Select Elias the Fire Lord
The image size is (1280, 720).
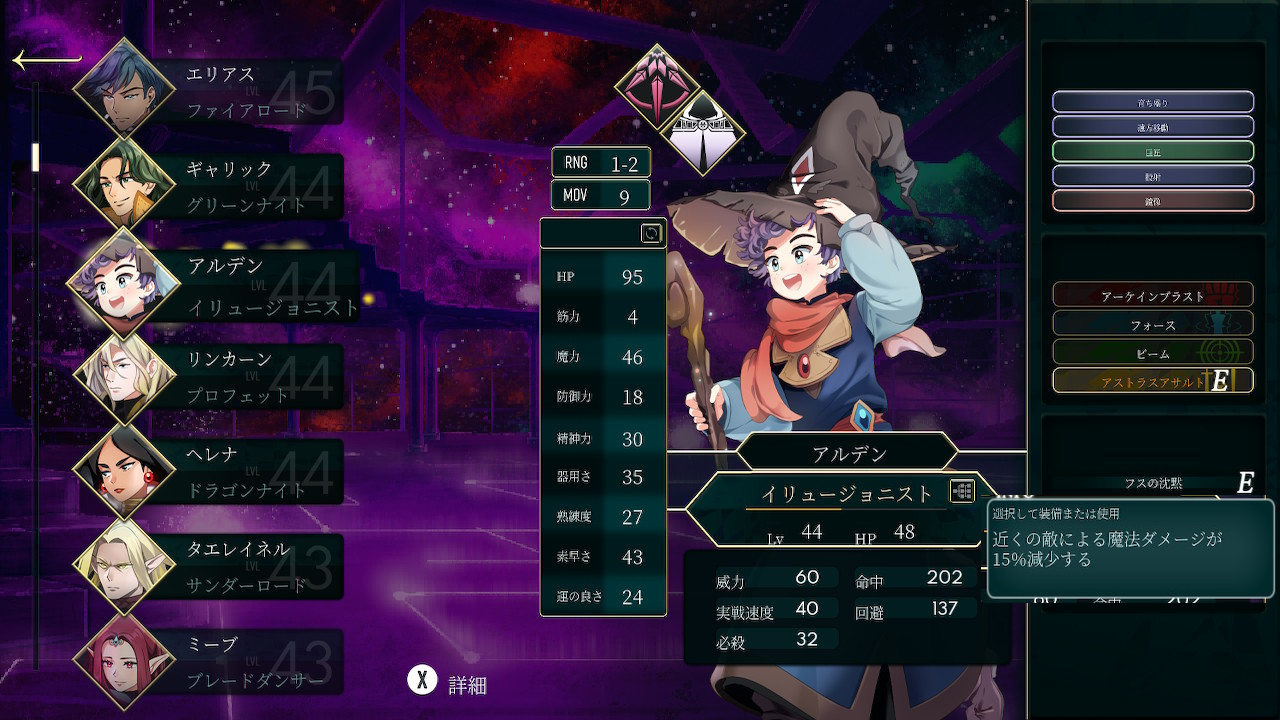pos(210,91)
